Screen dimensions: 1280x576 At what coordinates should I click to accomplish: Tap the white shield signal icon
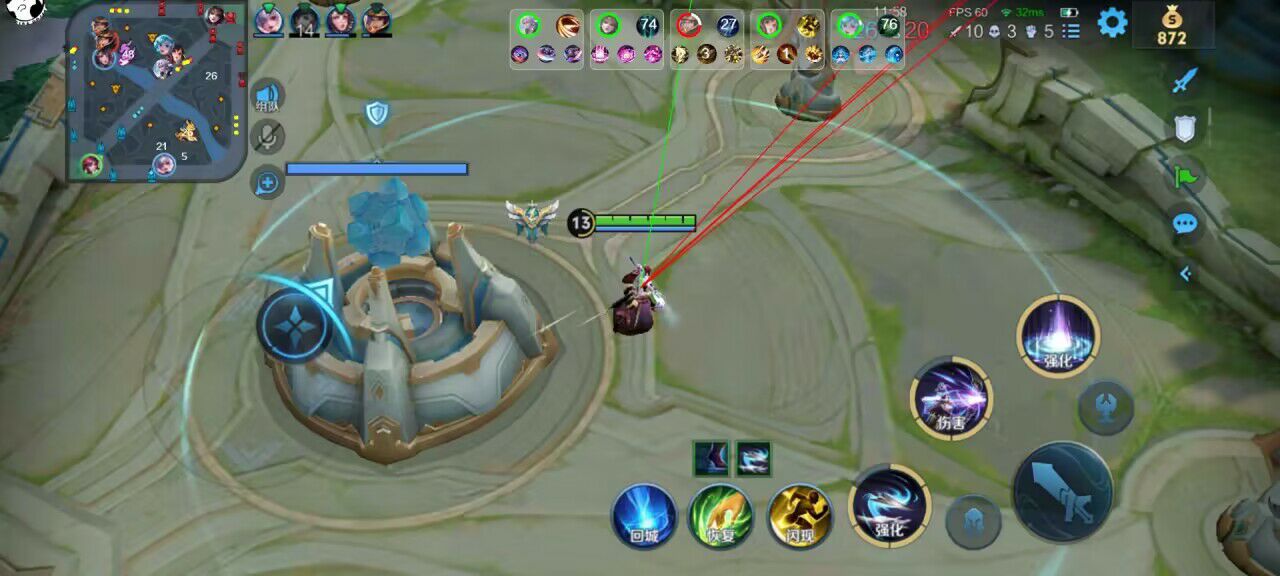[1185, 127]
